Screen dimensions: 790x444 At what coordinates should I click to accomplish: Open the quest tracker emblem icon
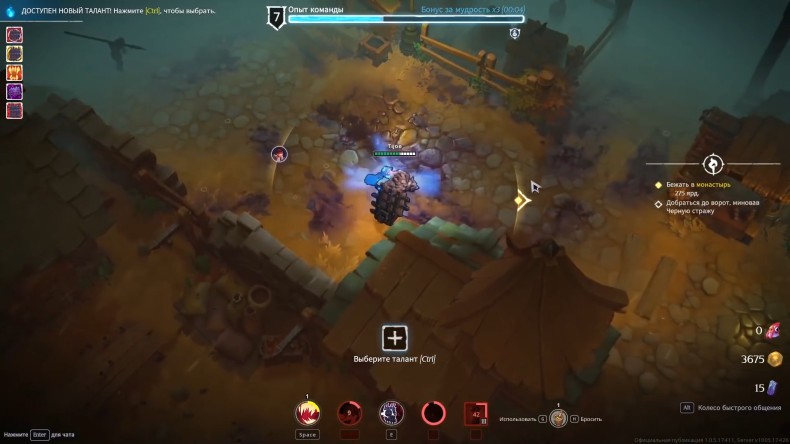click(x=712, y=163)
